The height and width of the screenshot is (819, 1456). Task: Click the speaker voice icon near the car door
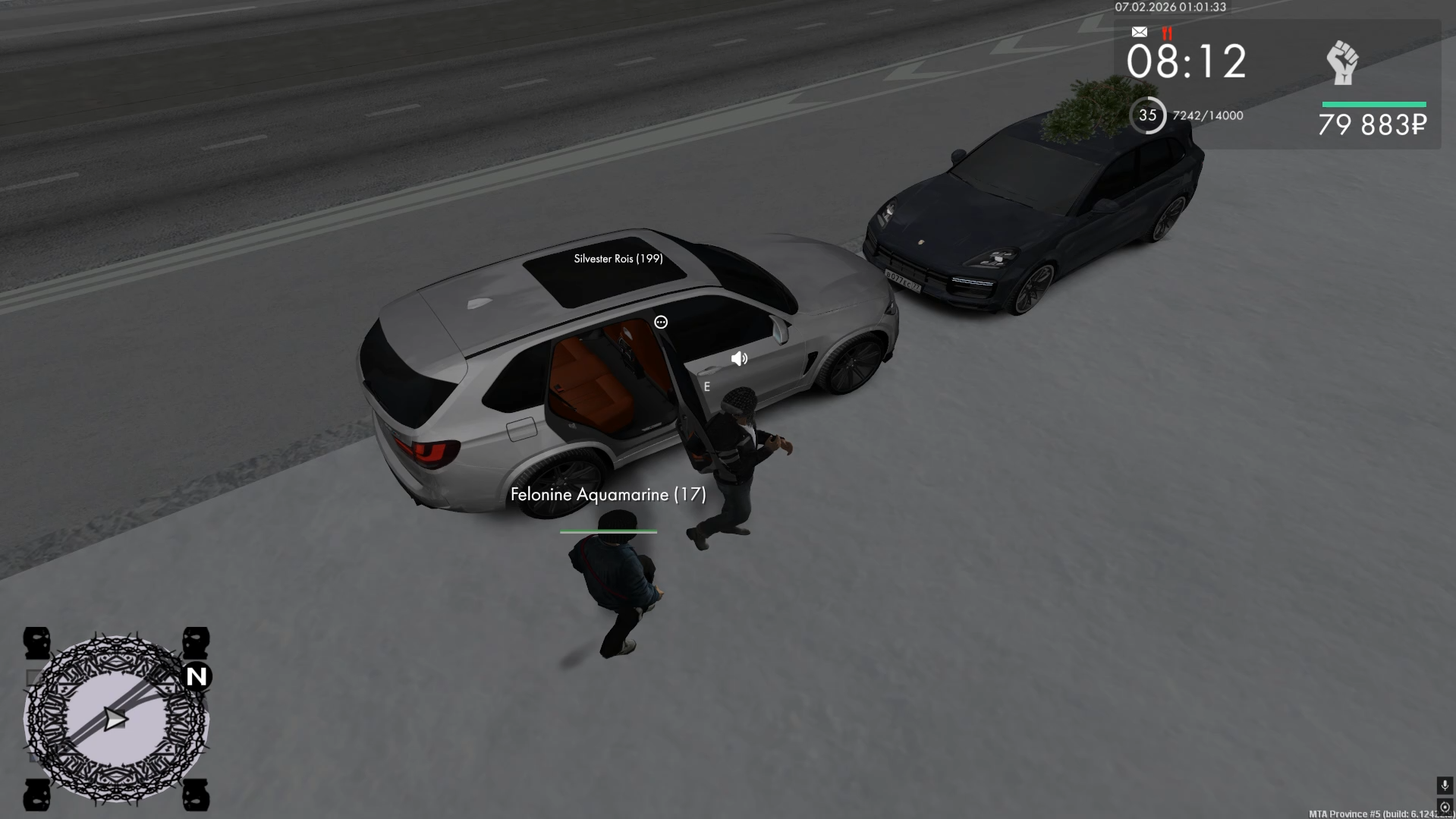pyautogui.click(x=739, y=359)
